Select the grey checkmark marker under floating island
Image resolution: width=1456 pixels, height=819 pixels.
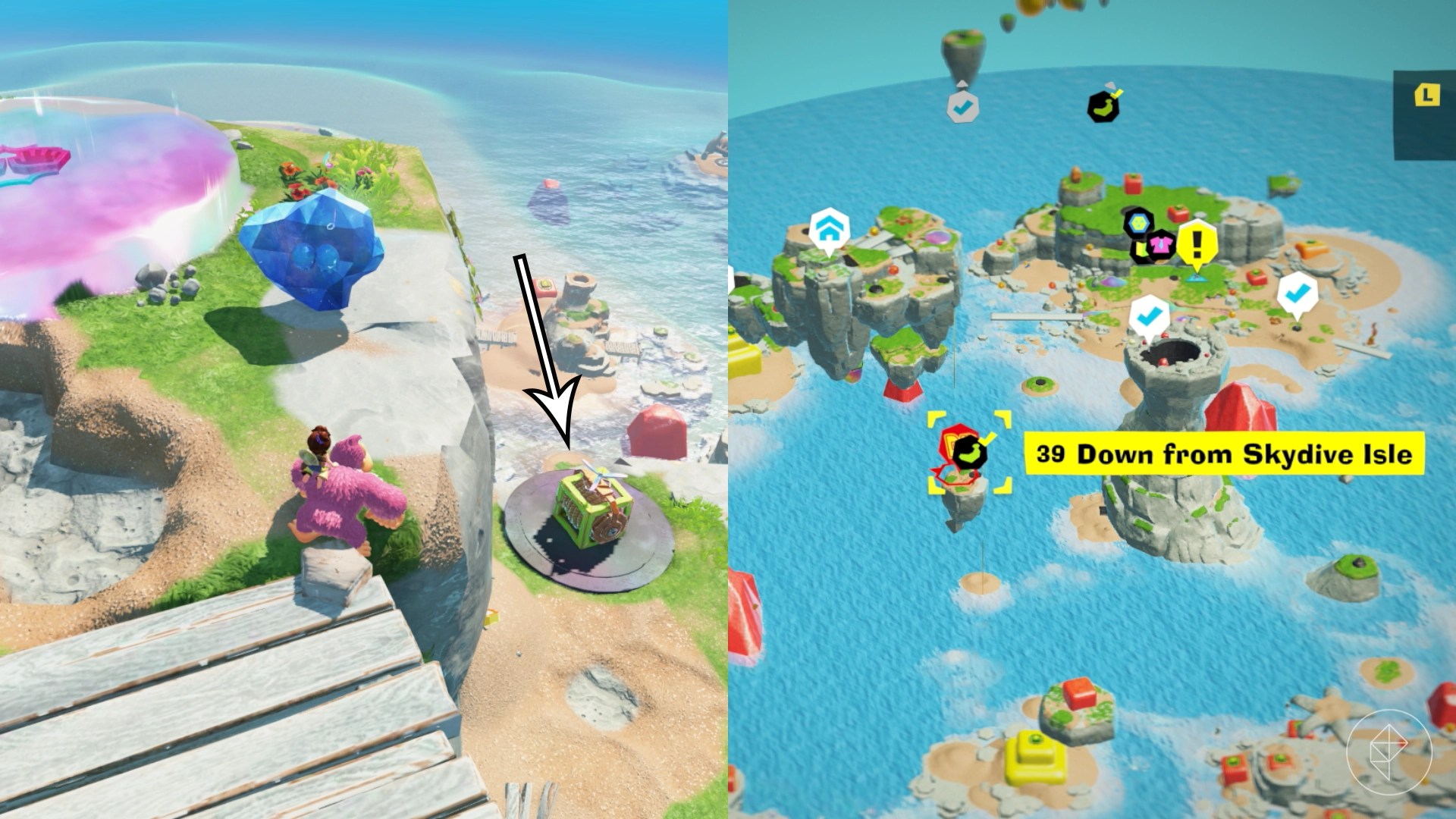pyautogui.click(x=962, y=108)
